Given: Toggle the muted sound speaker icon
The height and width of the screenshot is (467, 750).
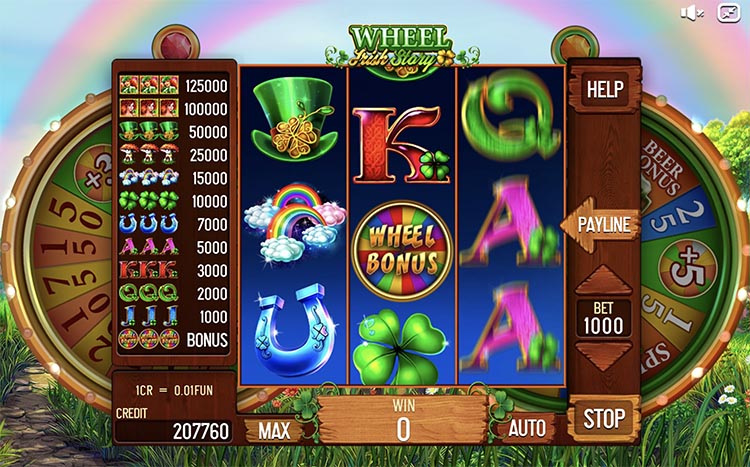Looking at the screenshot, I should click(x=692, y=13).
